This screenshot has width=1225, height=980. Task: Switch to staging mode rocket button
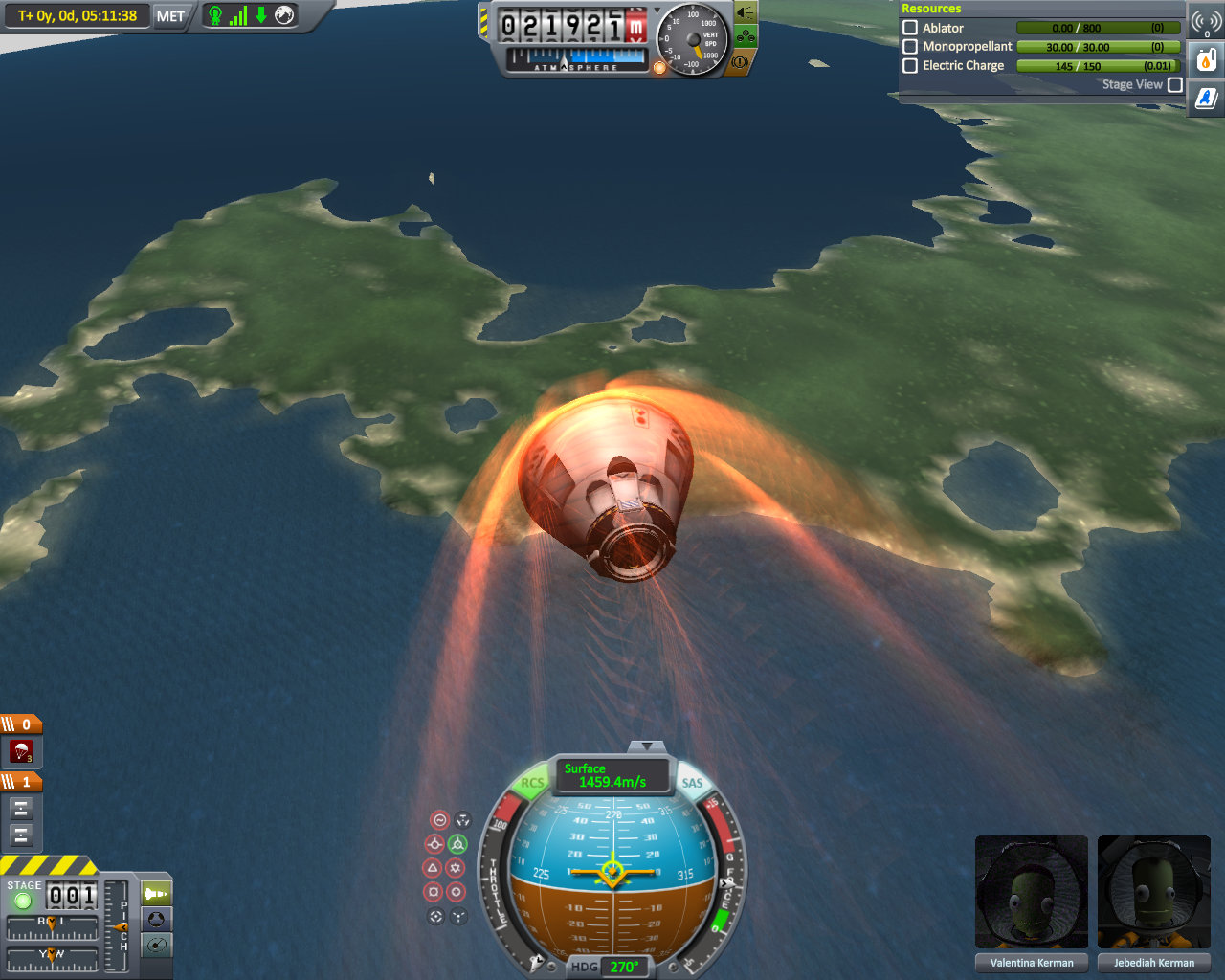(x=157, y=894)
